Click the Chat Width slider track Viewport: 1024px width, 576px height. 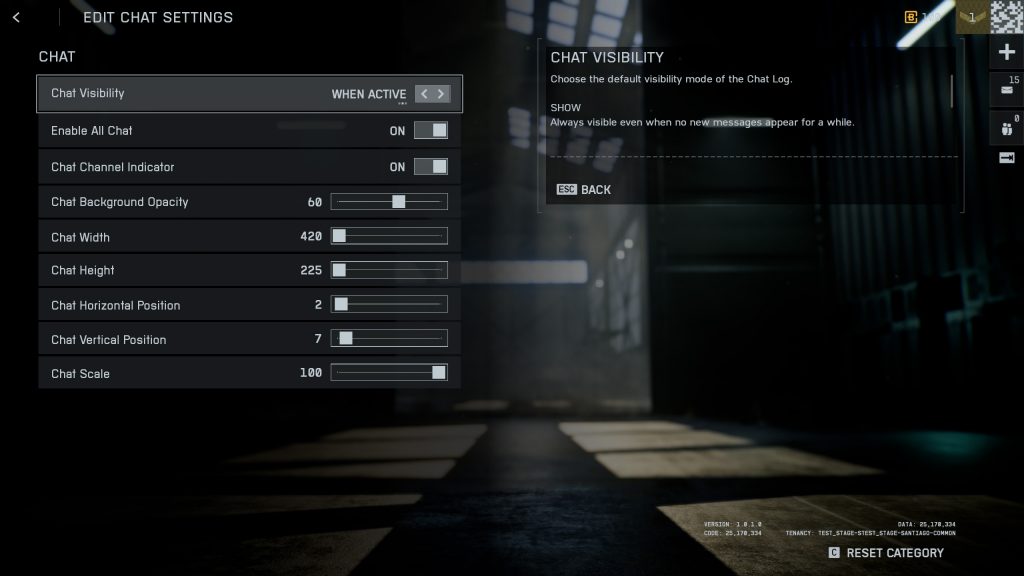pos(389,237)
